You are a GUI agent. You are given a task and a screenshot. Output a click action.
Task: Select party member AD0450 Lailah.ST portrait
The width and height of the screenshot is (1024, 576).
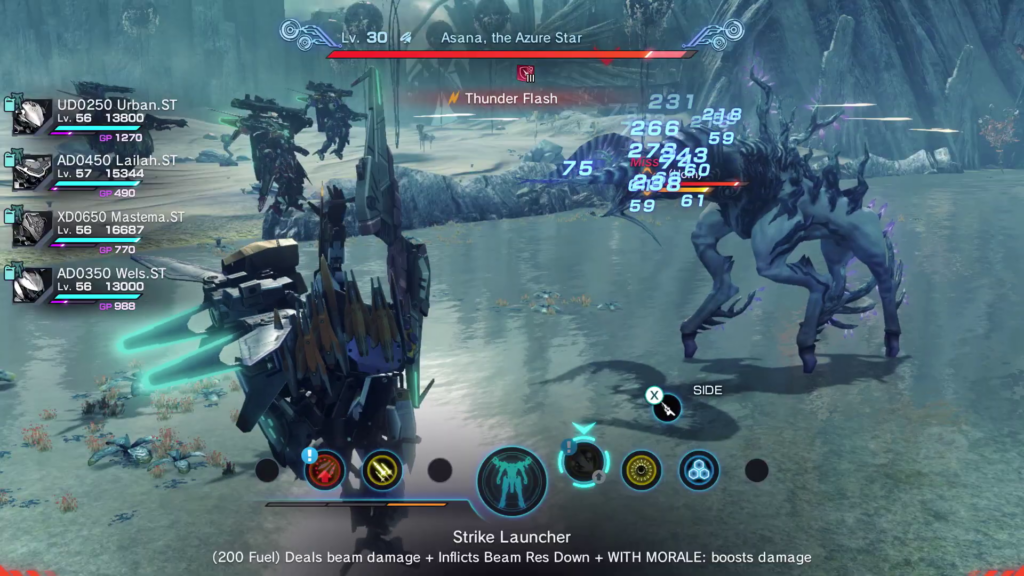coord(33,173)
